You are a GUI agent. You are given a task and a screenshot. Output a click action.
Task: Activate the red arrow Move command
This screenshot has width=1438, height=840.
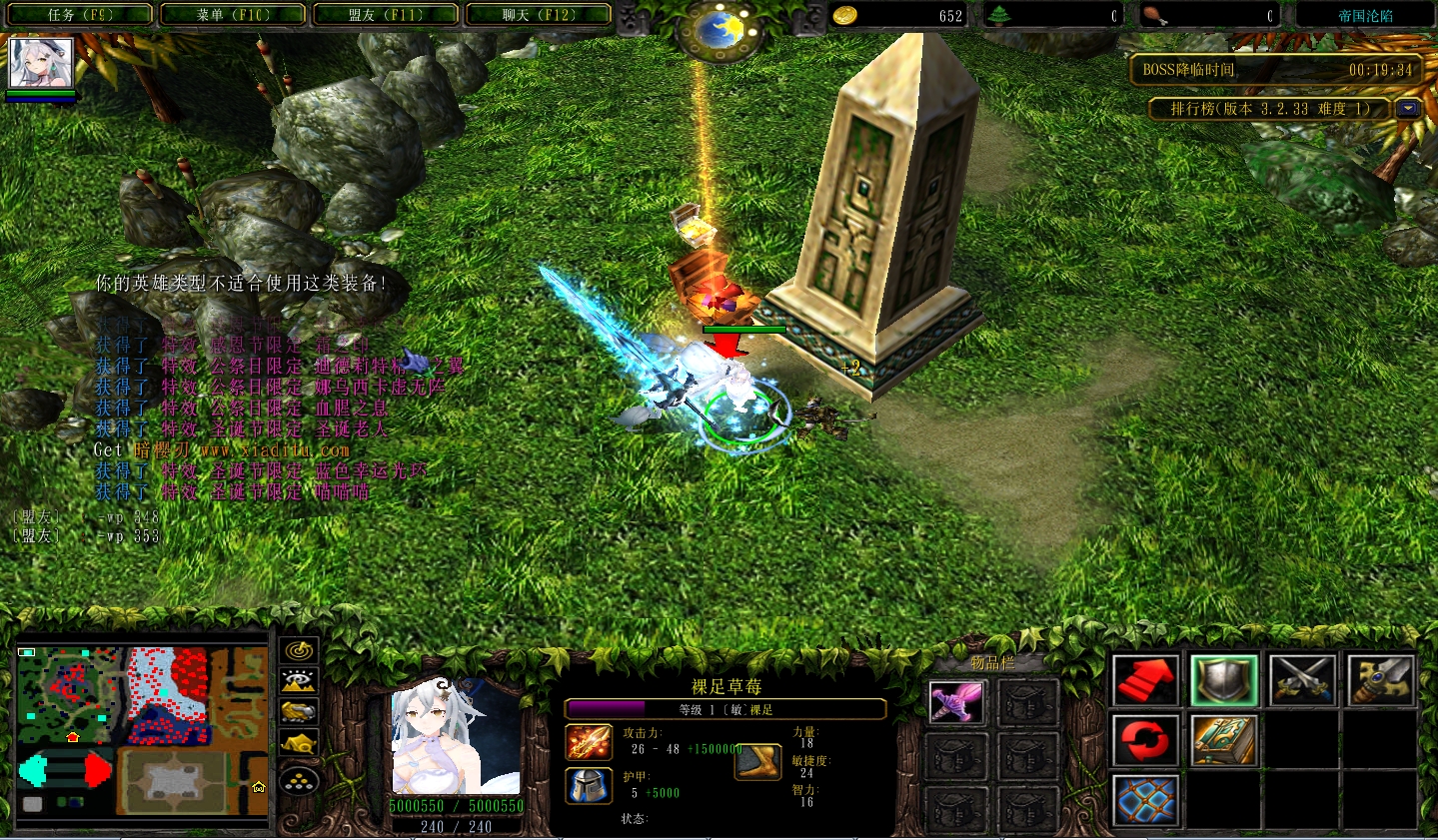[1145, 680]
